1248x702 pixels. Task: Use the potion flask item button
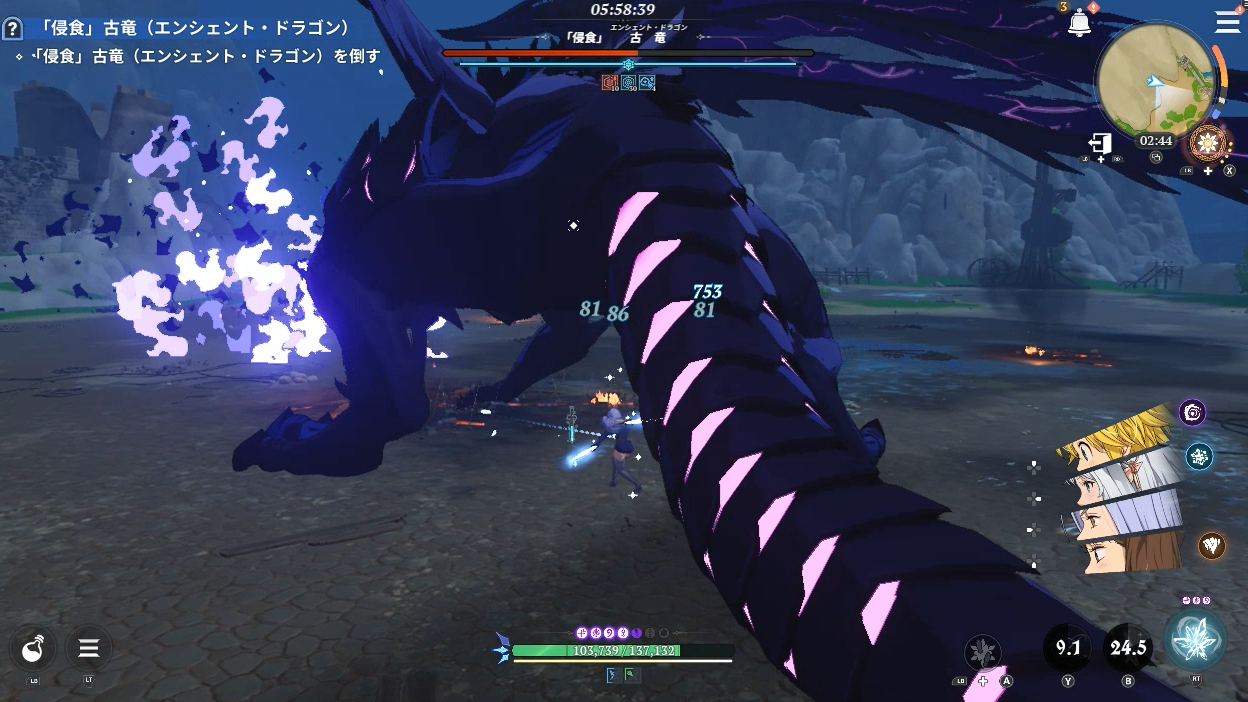click(x=34, y=649)
